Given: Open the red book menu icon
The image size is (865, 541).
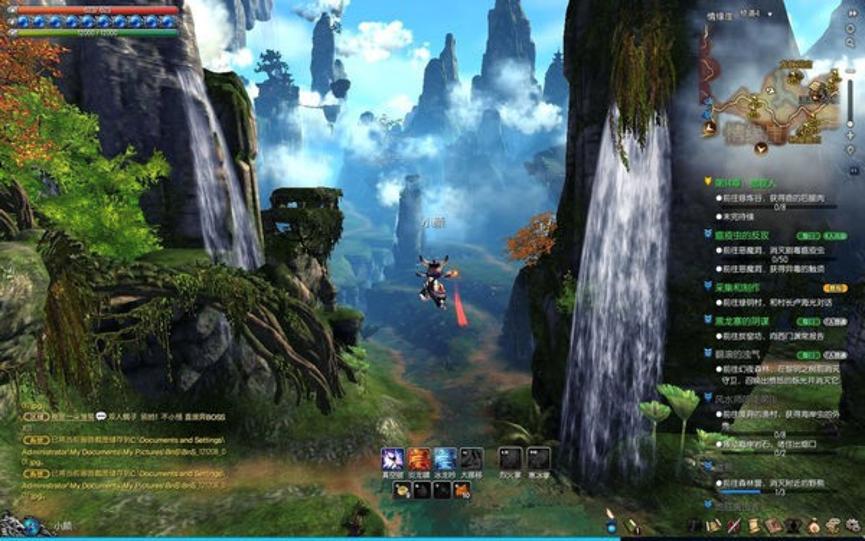Looking at the screenshot, I should (x=772, y=525).
